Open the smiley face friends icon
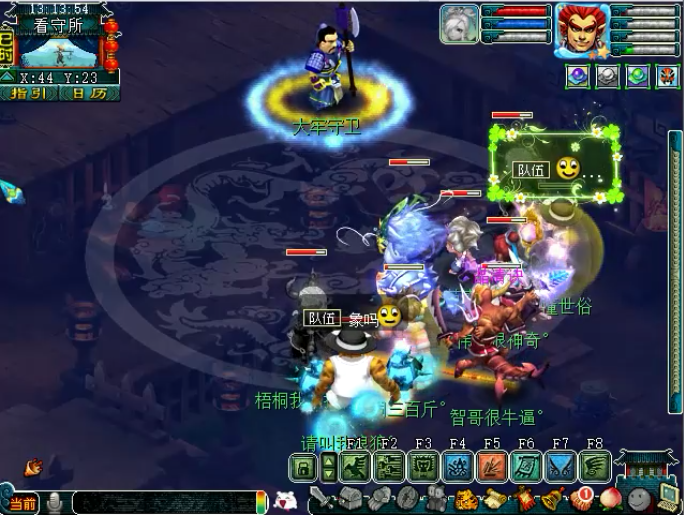684x515 pixels. click(x=635, y=497)
